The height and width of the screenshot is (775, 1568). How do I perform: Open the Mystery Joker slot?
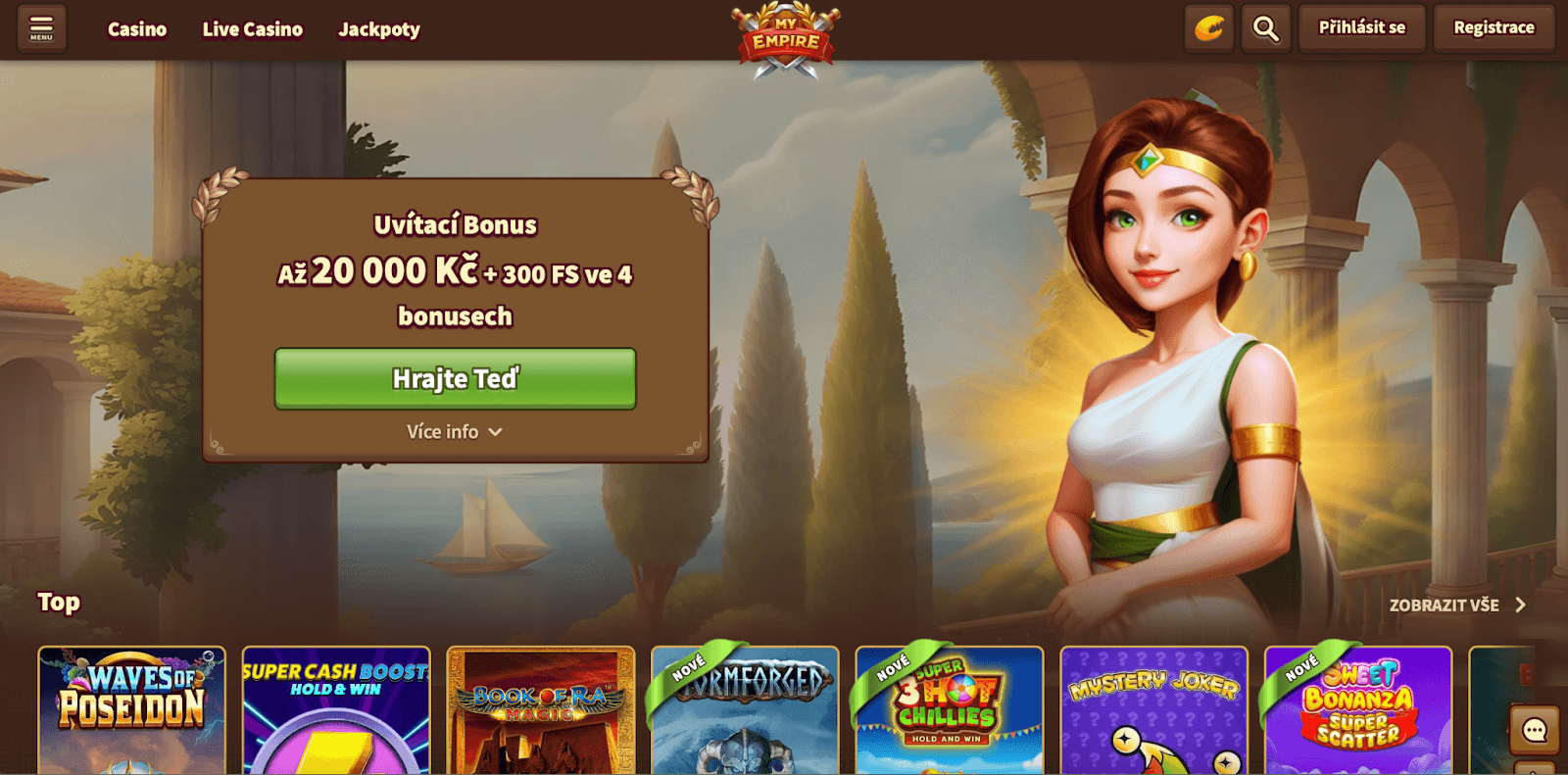(1153, 710)
